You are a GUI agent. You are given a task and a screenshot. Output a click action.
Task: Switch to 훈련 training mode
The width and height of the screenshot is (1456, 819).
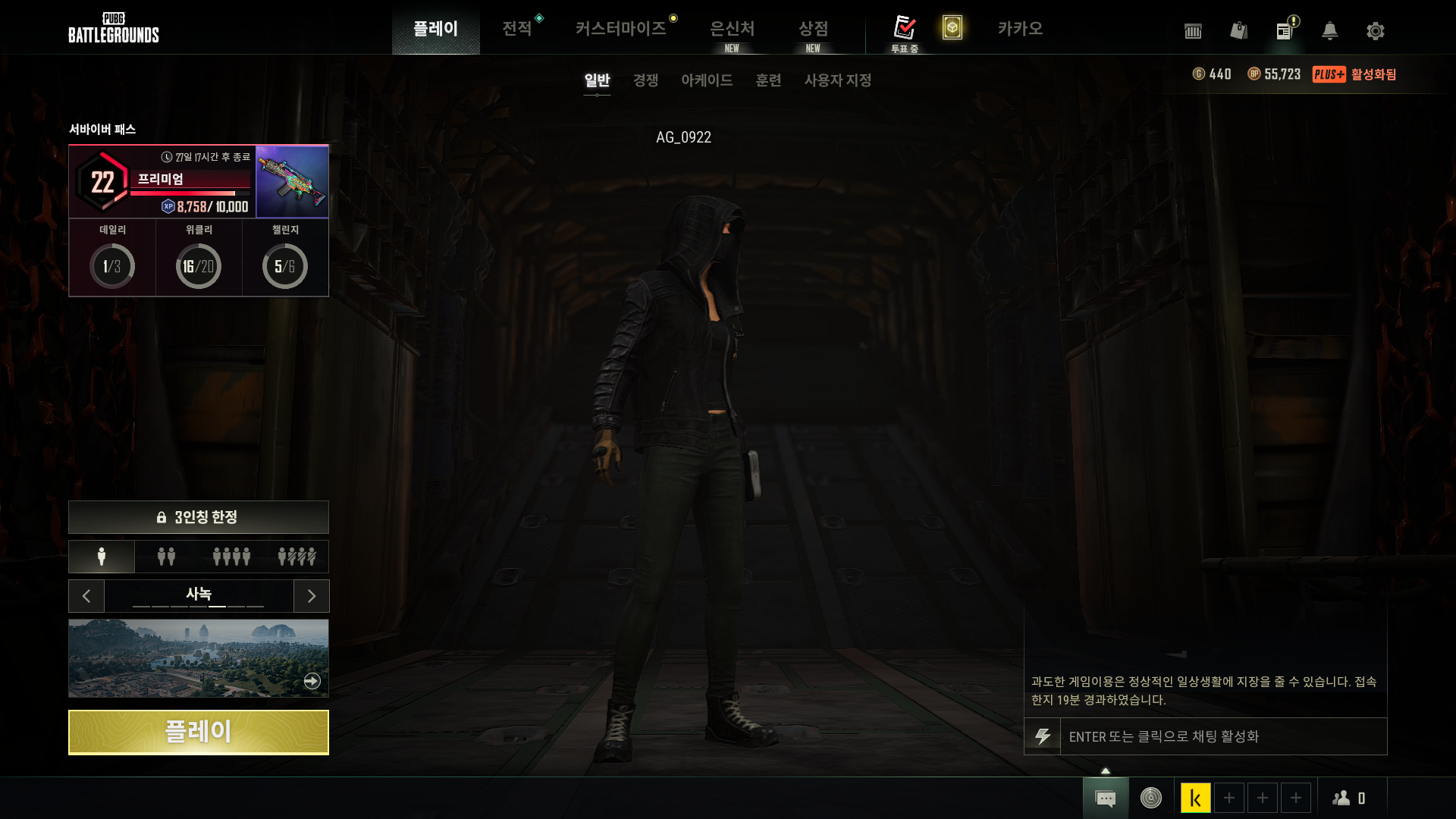tap(768, 80)
